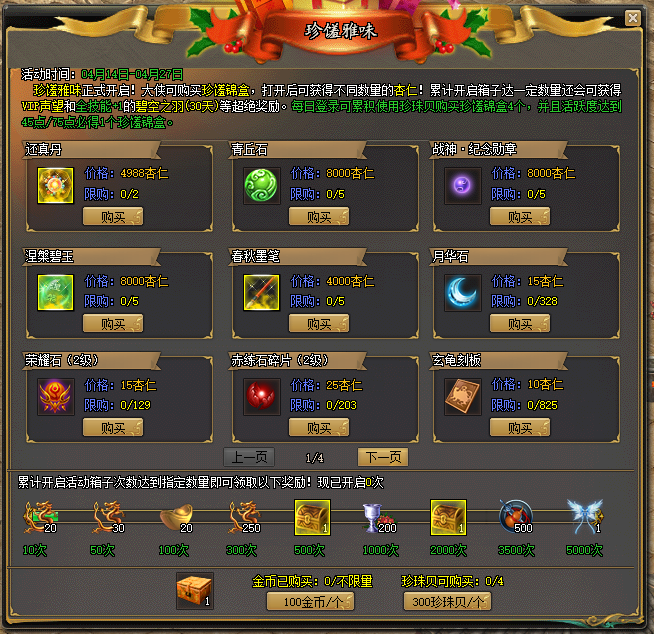
Task: Buy the 春秋墨笔 brush
Action: (319, 323)
